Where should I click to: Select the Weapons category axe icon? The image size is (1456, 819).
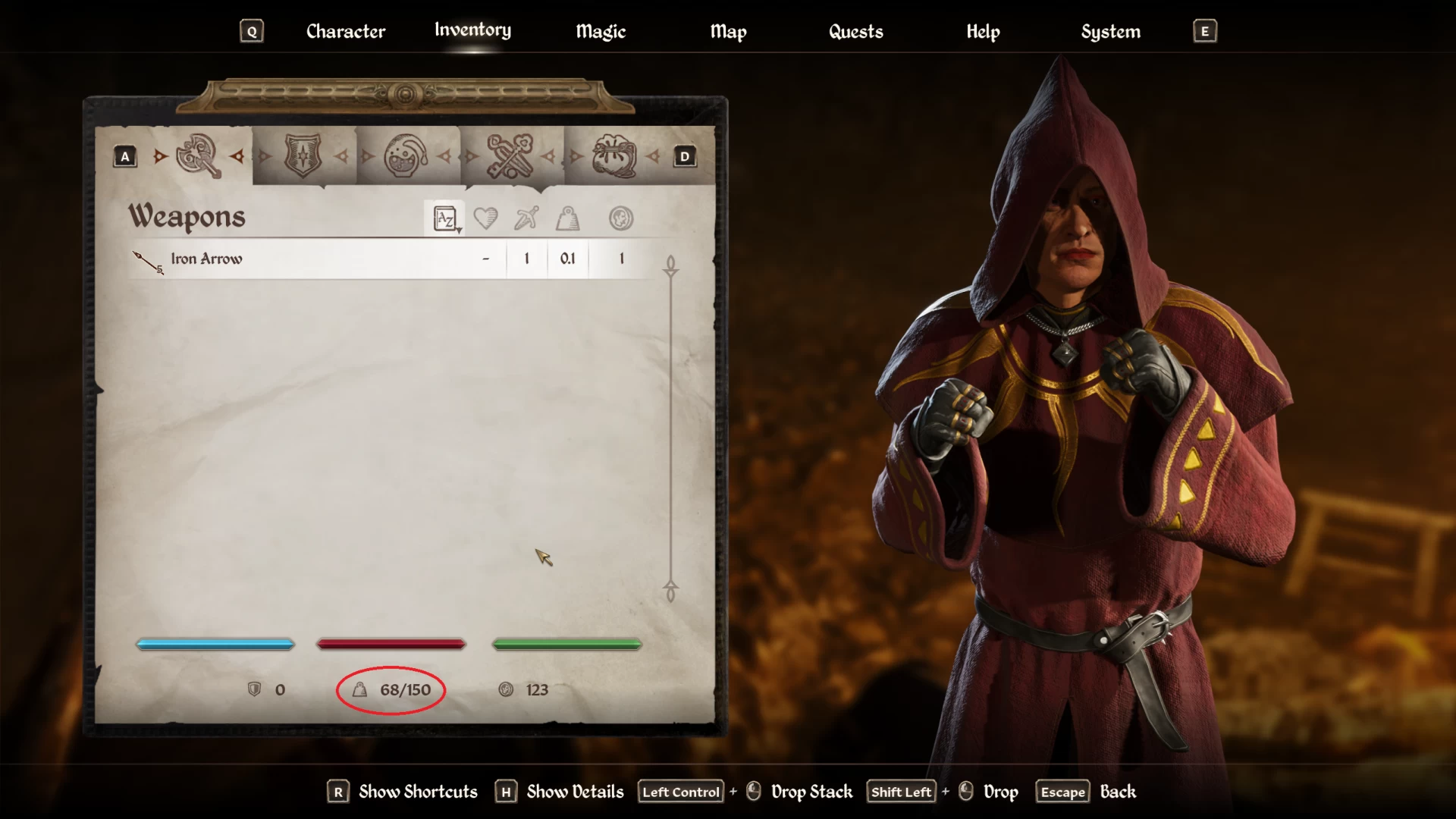pyautogui.click(x=199, y=156)
